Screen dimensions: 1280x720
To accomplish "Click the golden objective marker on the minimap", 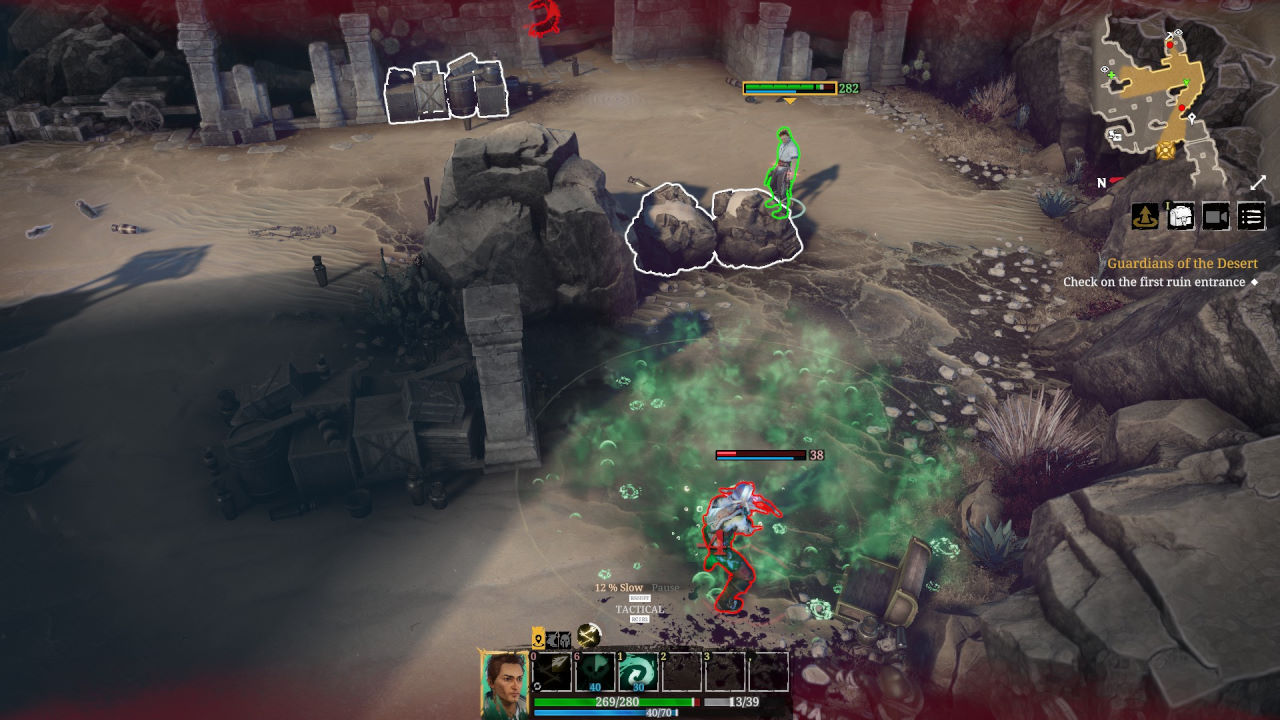I will 1165,151.
